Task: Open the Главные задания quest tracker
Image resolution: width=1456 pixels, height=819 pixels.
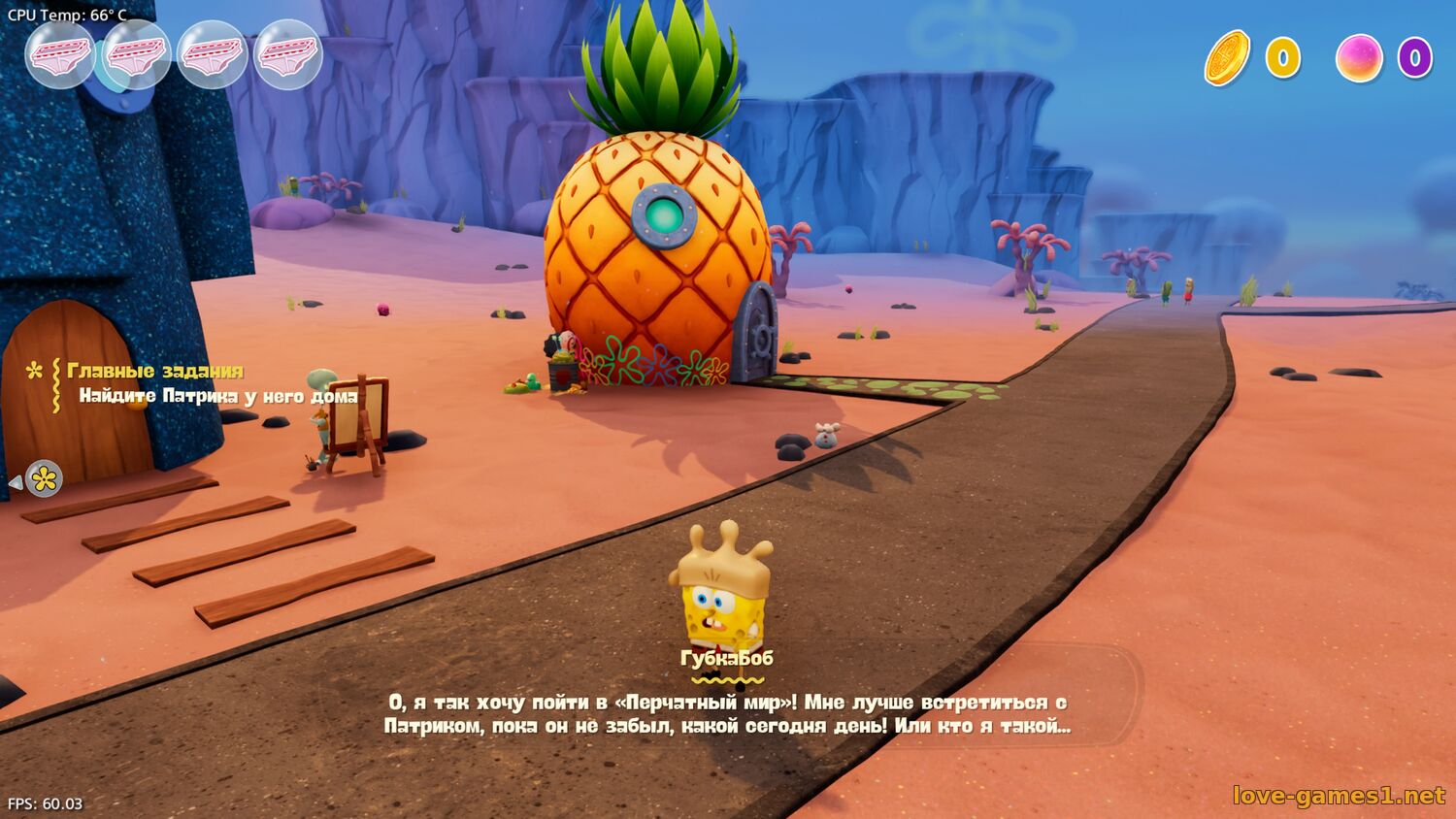Action: (155, 371)
